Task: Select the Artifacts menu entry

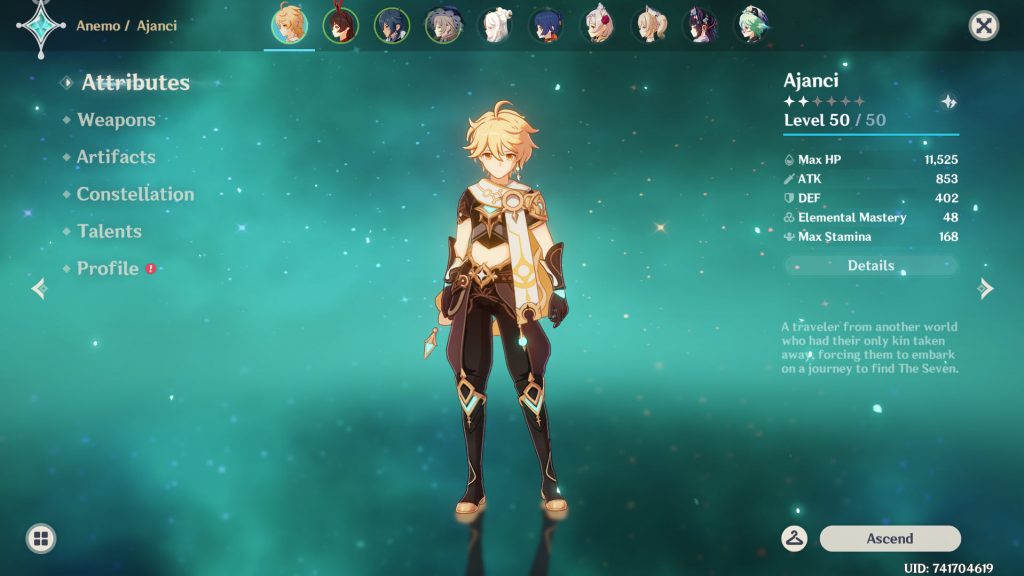Action: [116, 157]
